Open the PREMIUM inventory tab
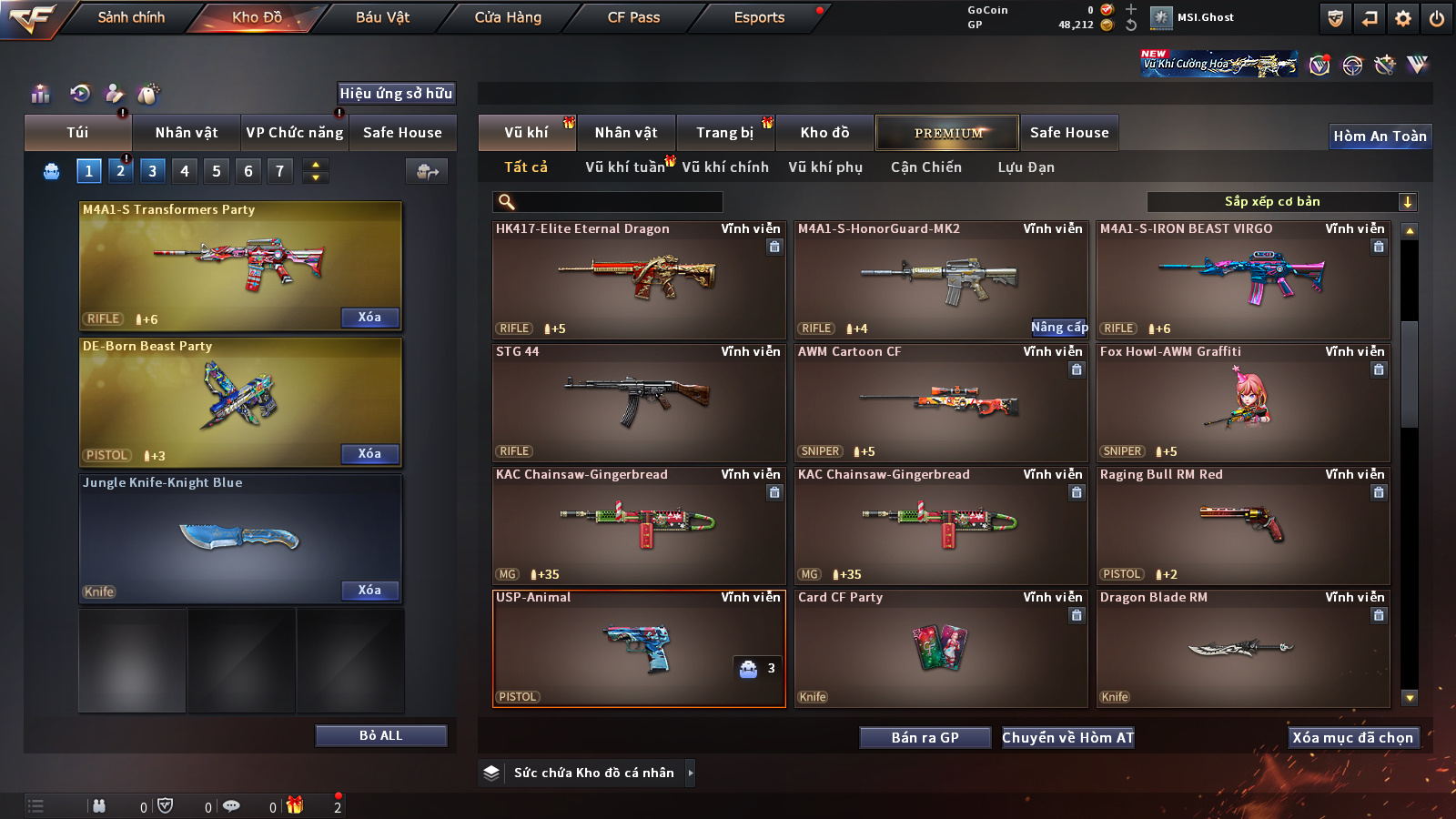 coord(947,133)
